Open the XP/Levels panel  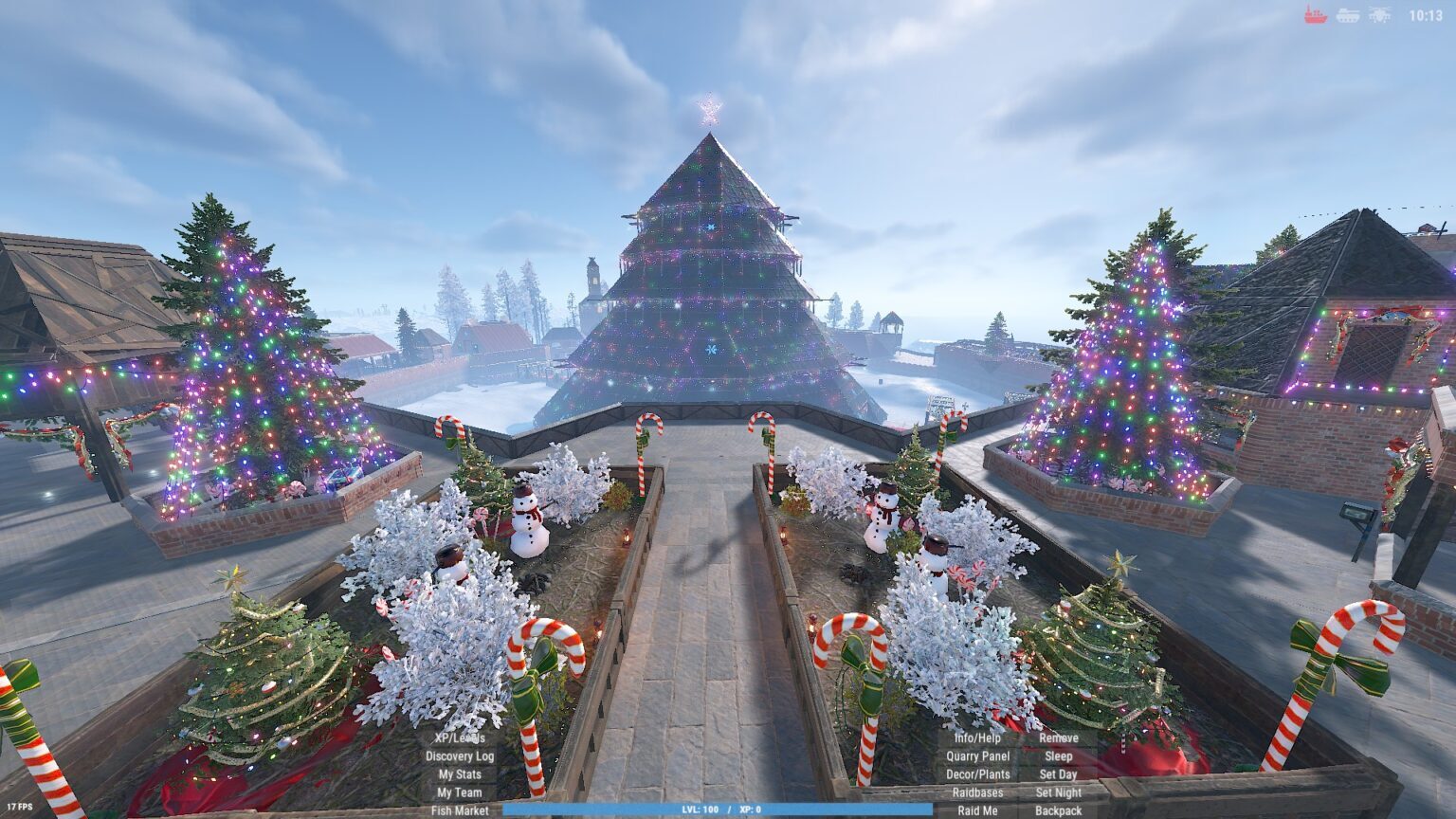[460, 738]
